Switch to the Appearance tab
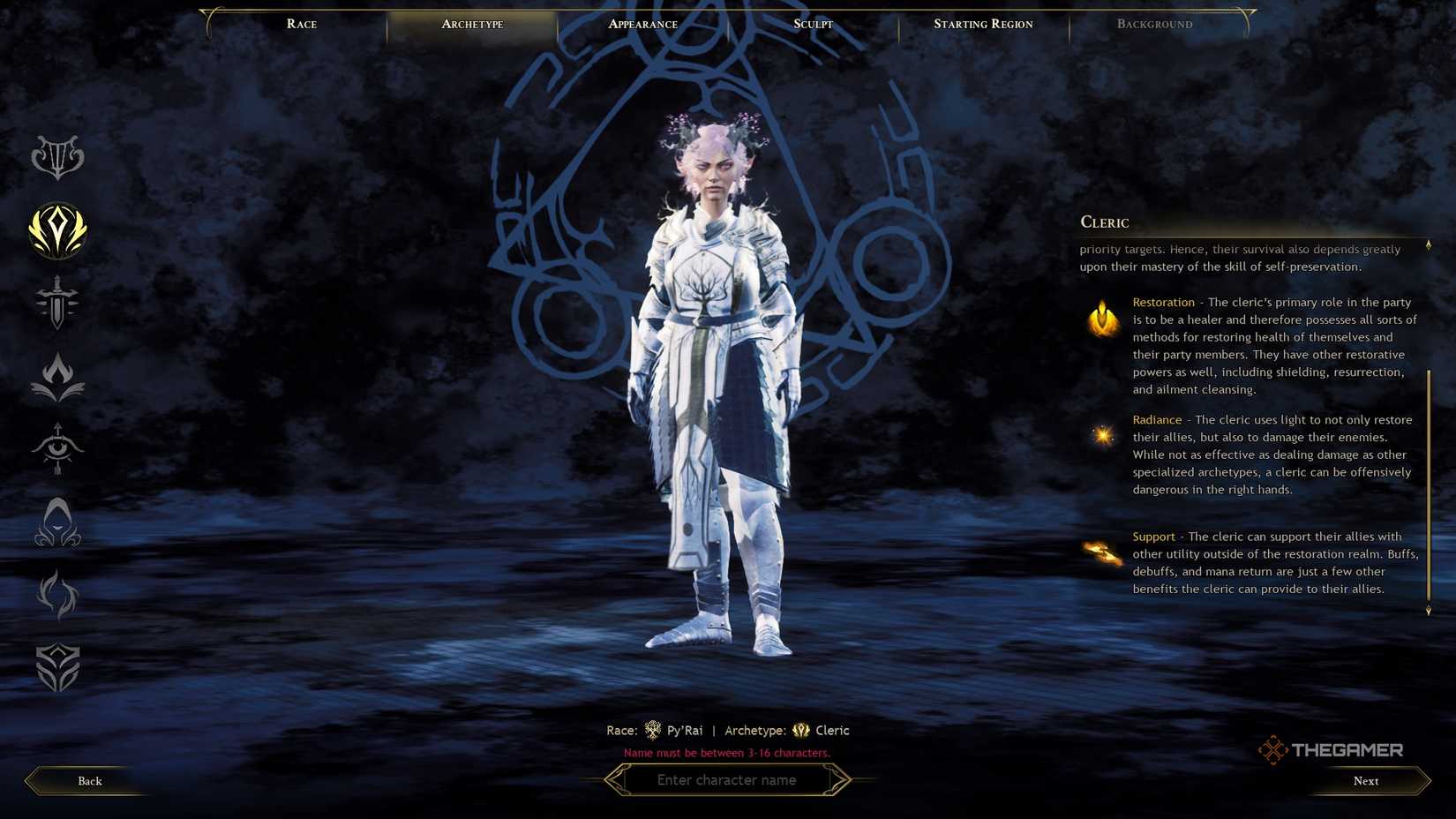 tap(642, 24)
